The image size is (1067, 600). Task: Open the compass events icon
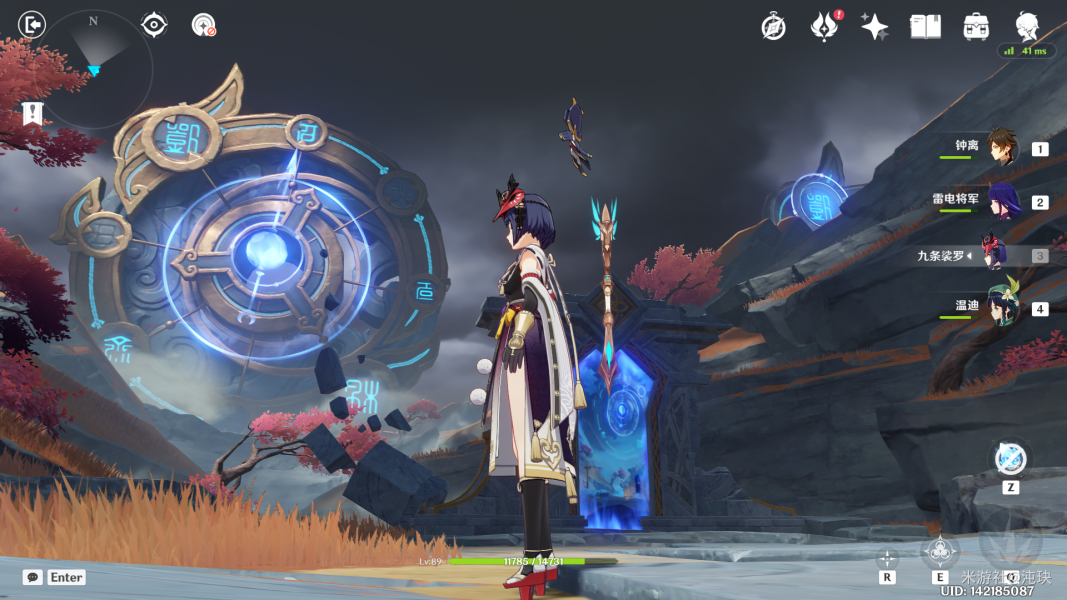pos(773,27)
